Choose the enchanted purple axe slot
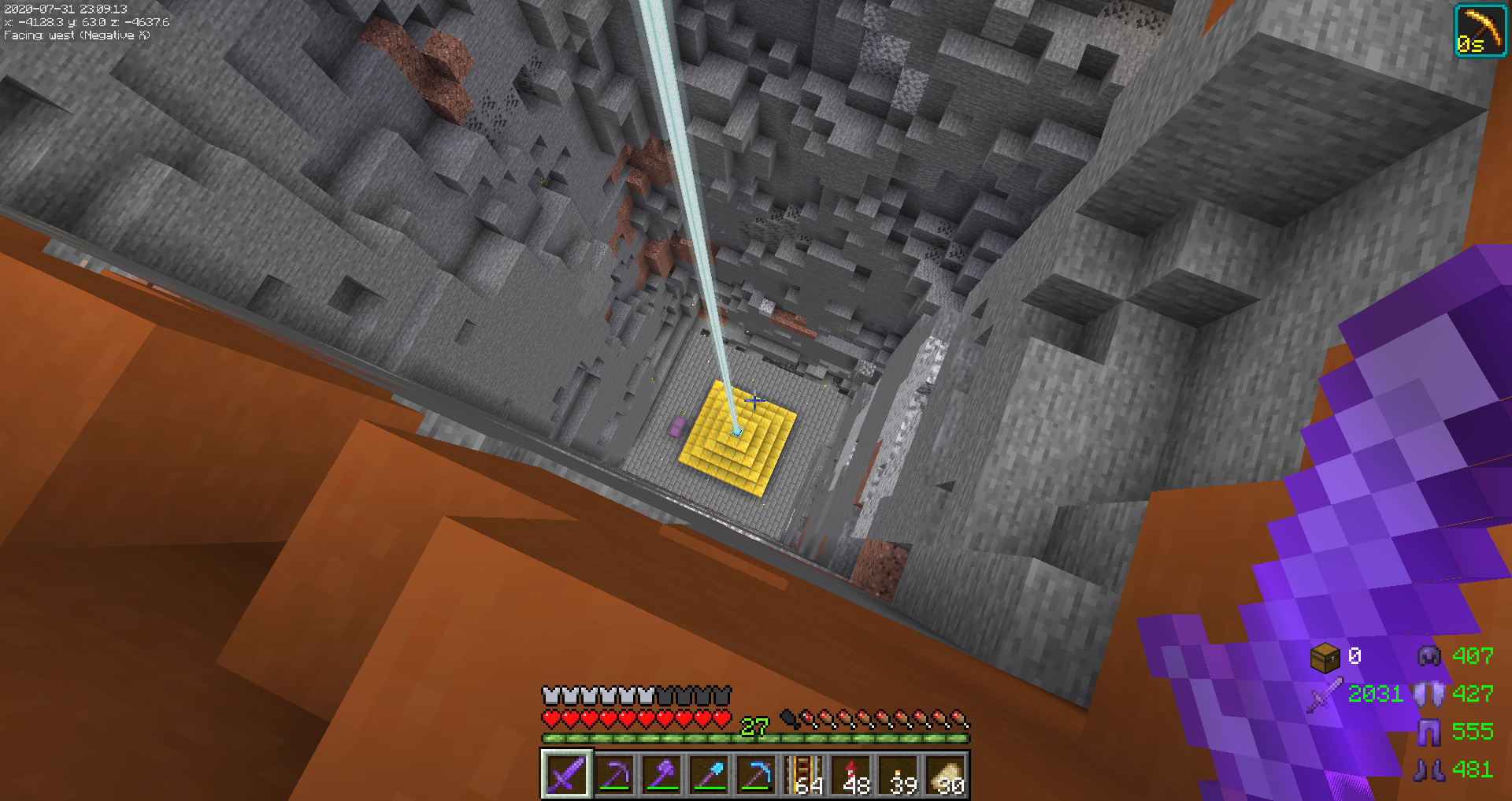This screenshot has height=801, width=1512. (x=661, y=774)
